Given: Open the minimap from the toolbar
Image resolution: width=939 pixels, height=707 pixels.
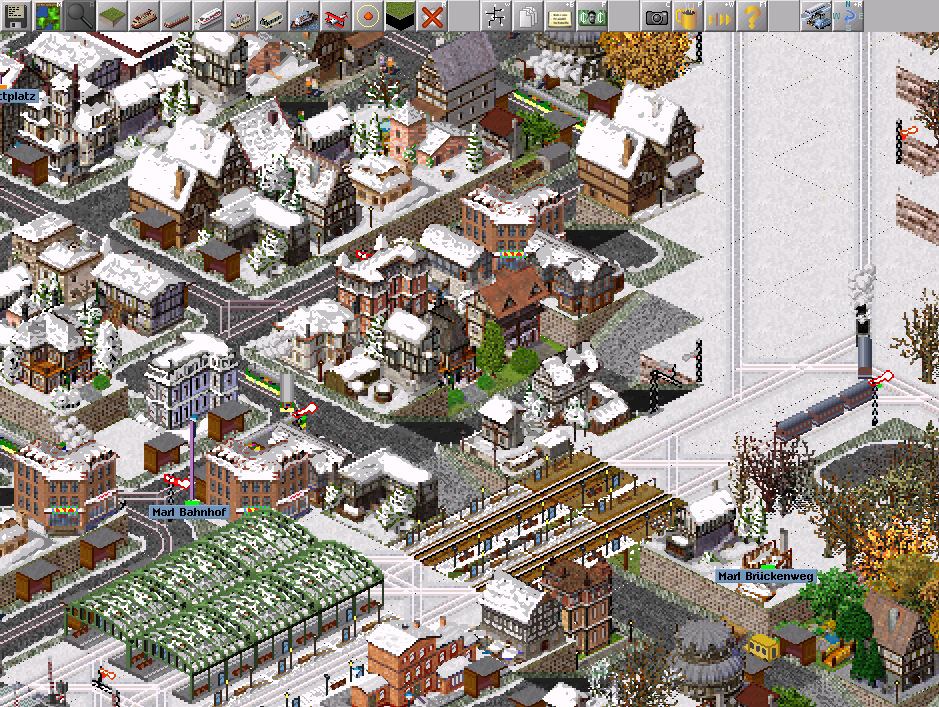Looking at the screenshot, I should pos(48,16).
